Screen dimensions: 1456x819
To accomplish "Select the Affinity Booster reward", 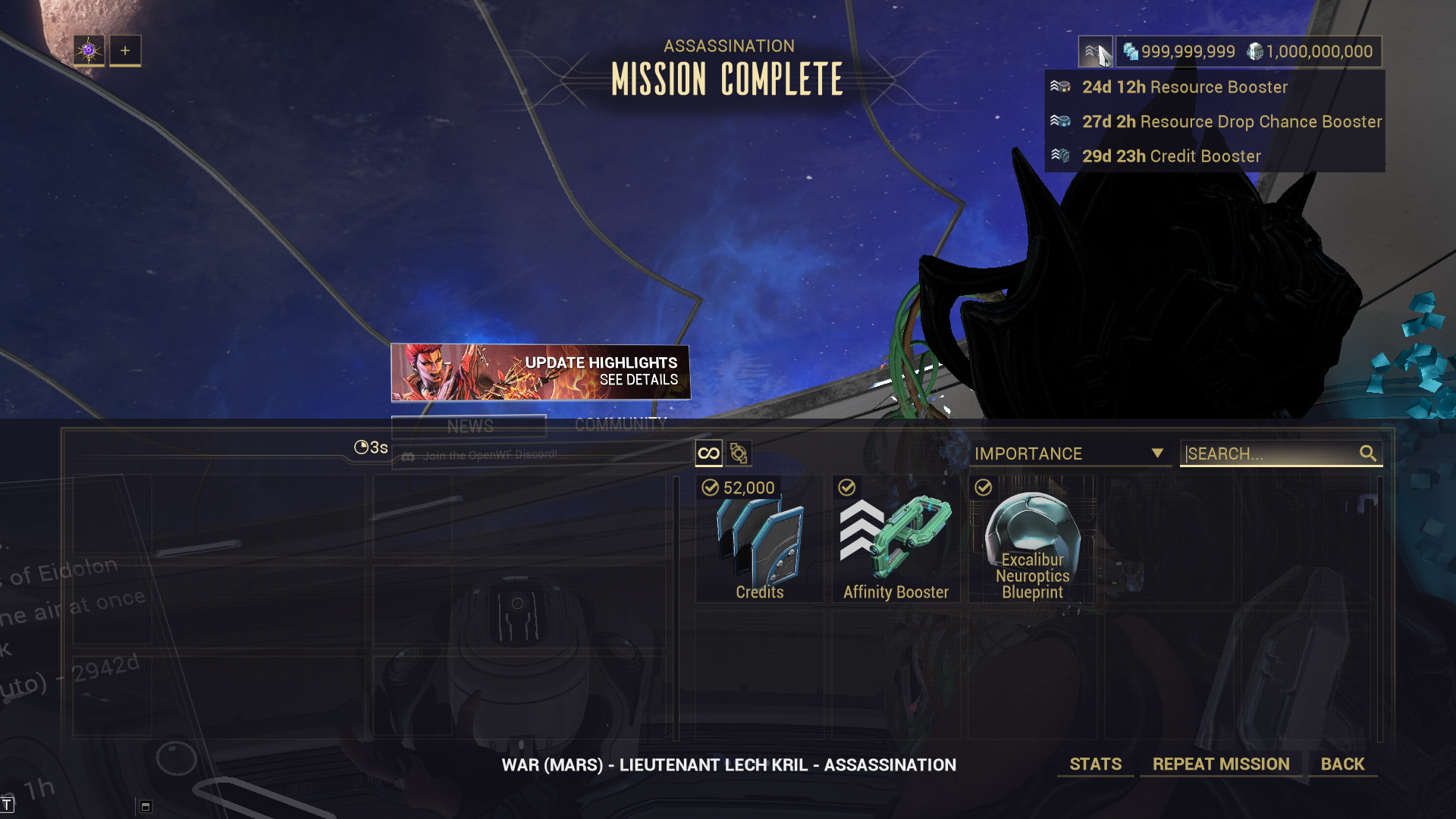I will click(x=896, y=539).
